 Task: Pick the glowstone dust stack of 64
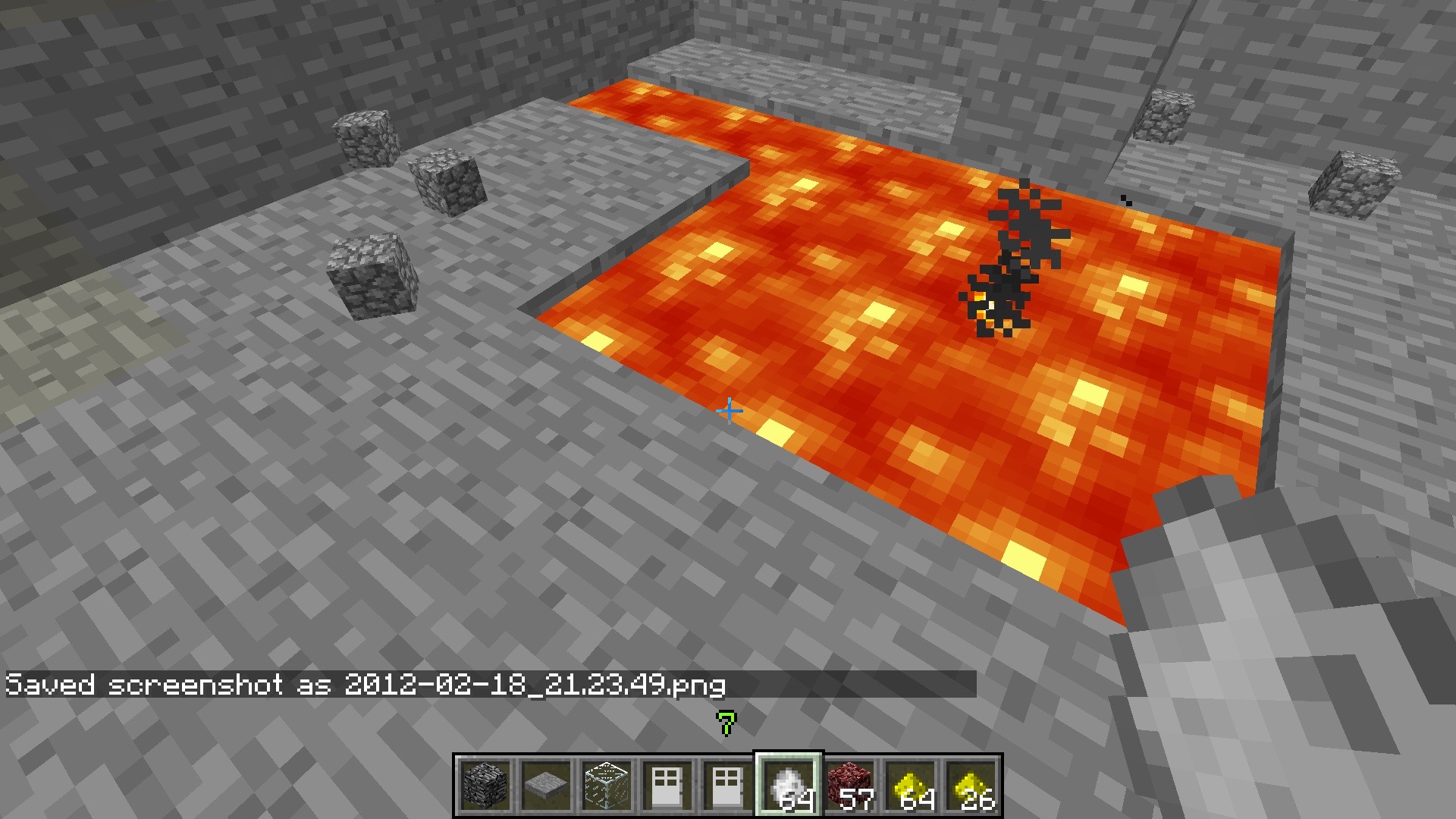coord(910,786)
